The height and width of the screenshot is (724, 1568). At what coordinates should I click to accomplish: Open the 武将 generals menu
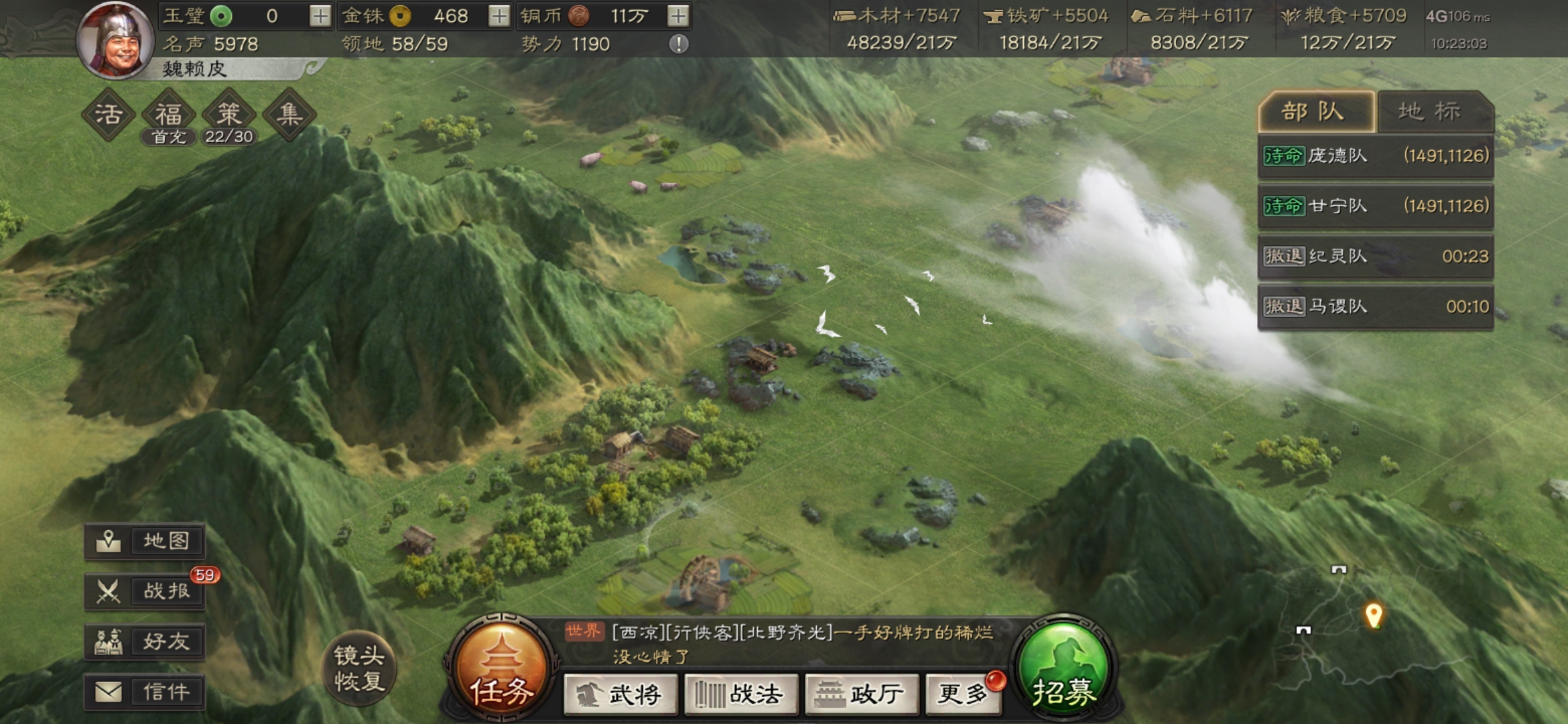coord(620,695)
